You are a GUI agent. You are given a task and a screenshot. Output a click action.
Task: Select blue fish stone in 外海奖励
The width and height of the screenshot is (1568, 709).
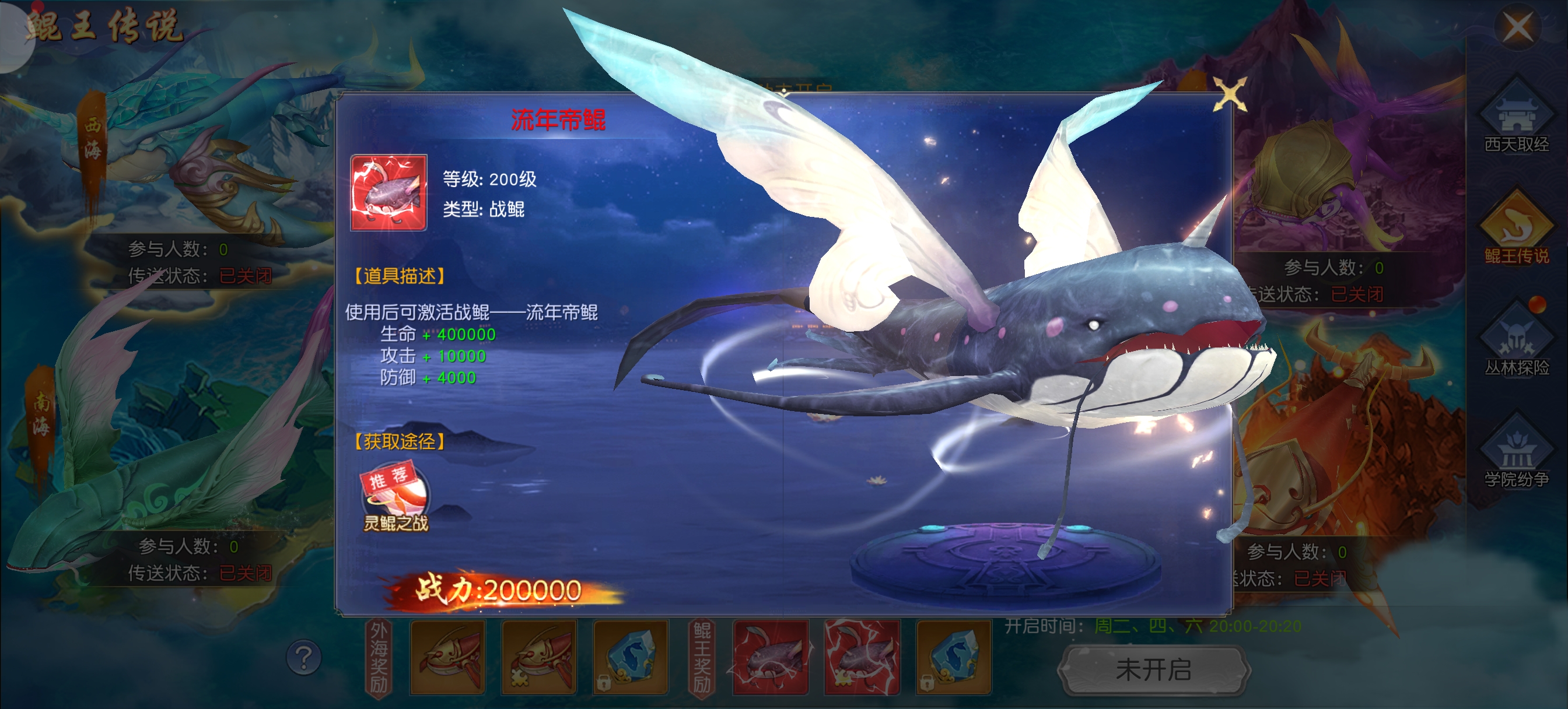coord(631,657)
